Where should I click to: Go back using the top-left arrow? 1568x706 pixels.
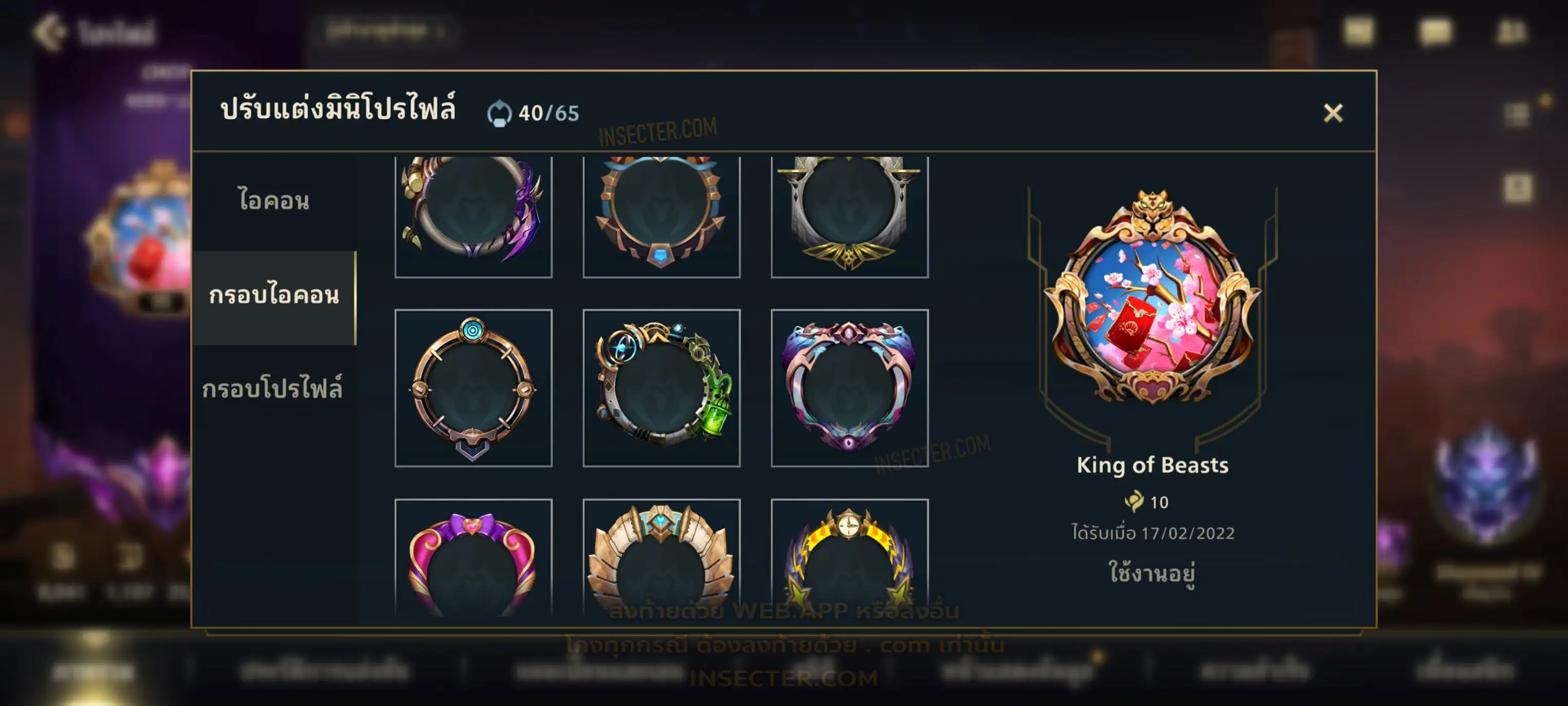point(50,32)
